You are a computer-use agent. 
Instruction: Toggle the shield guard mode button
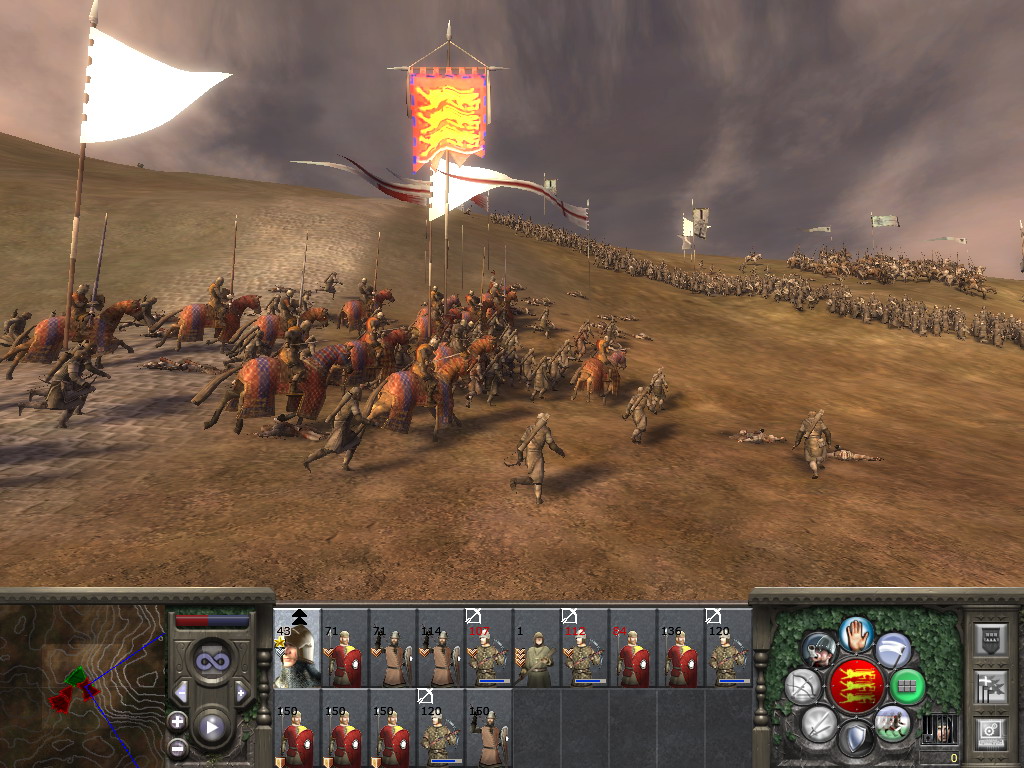[855, 739]
